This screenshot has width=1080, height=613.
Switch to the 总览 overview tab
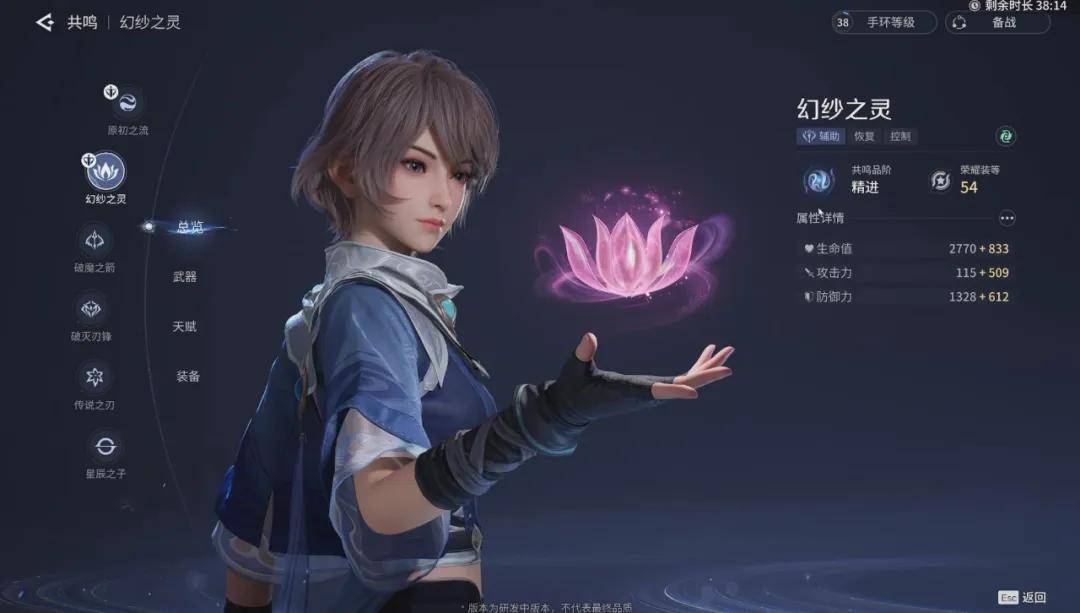coord(189,227)
